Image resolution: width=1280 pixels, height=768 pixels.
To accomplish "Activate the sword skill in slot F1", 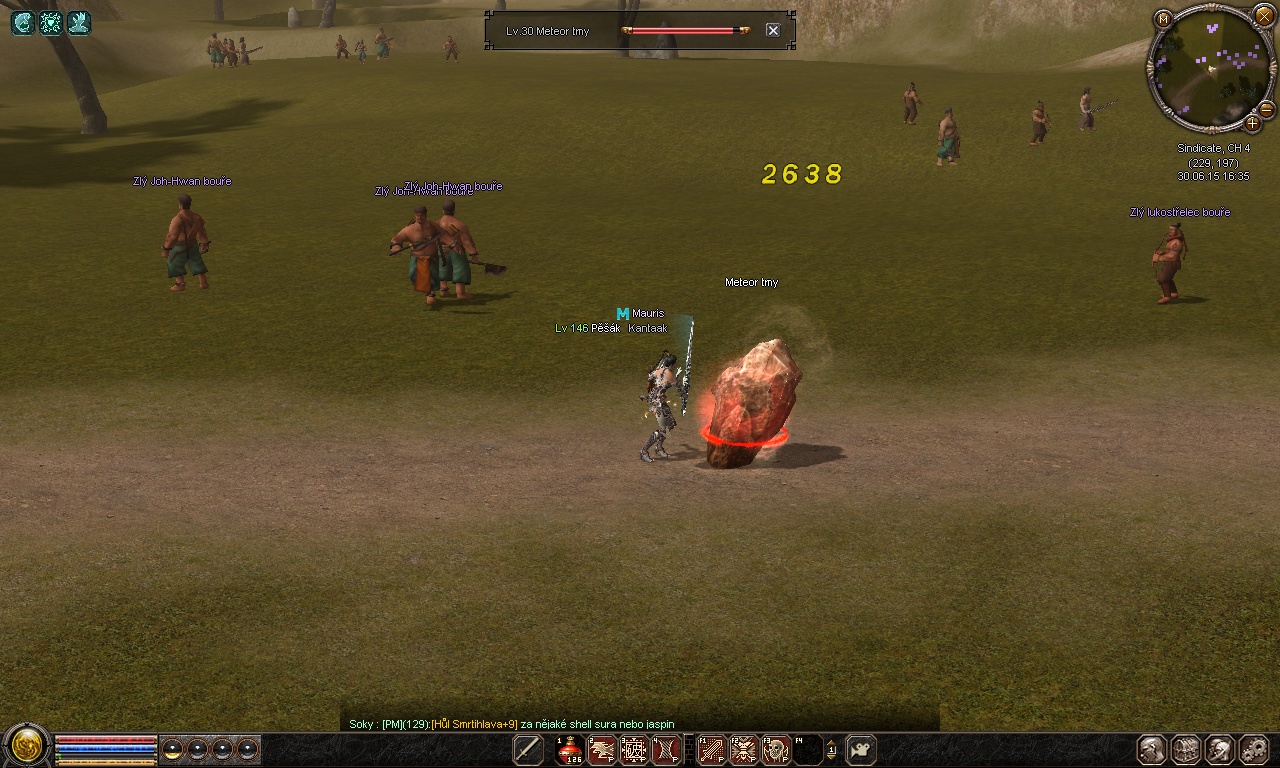I will 711,750.
